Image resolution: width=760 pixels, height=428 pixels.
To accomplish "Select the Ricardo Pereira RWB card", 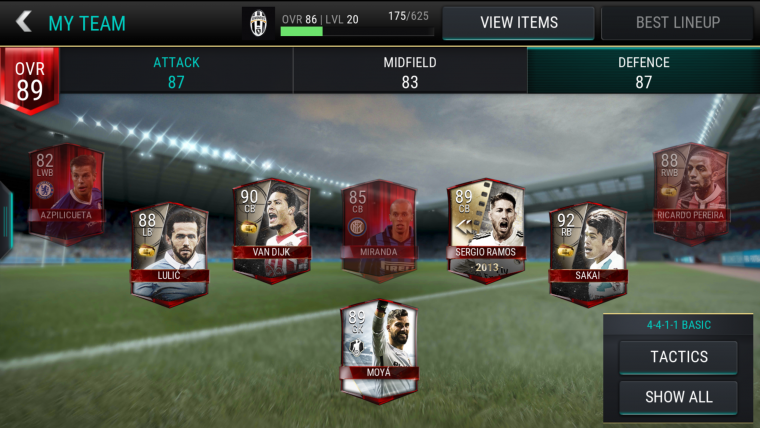I will [690, 191].
